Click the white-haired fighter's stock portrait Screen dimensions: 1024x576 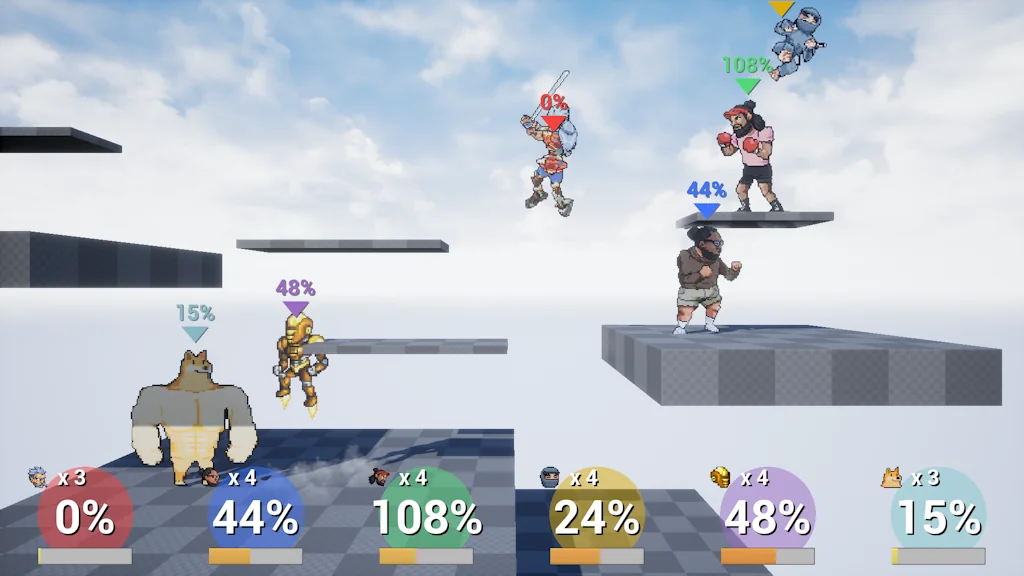38,477
